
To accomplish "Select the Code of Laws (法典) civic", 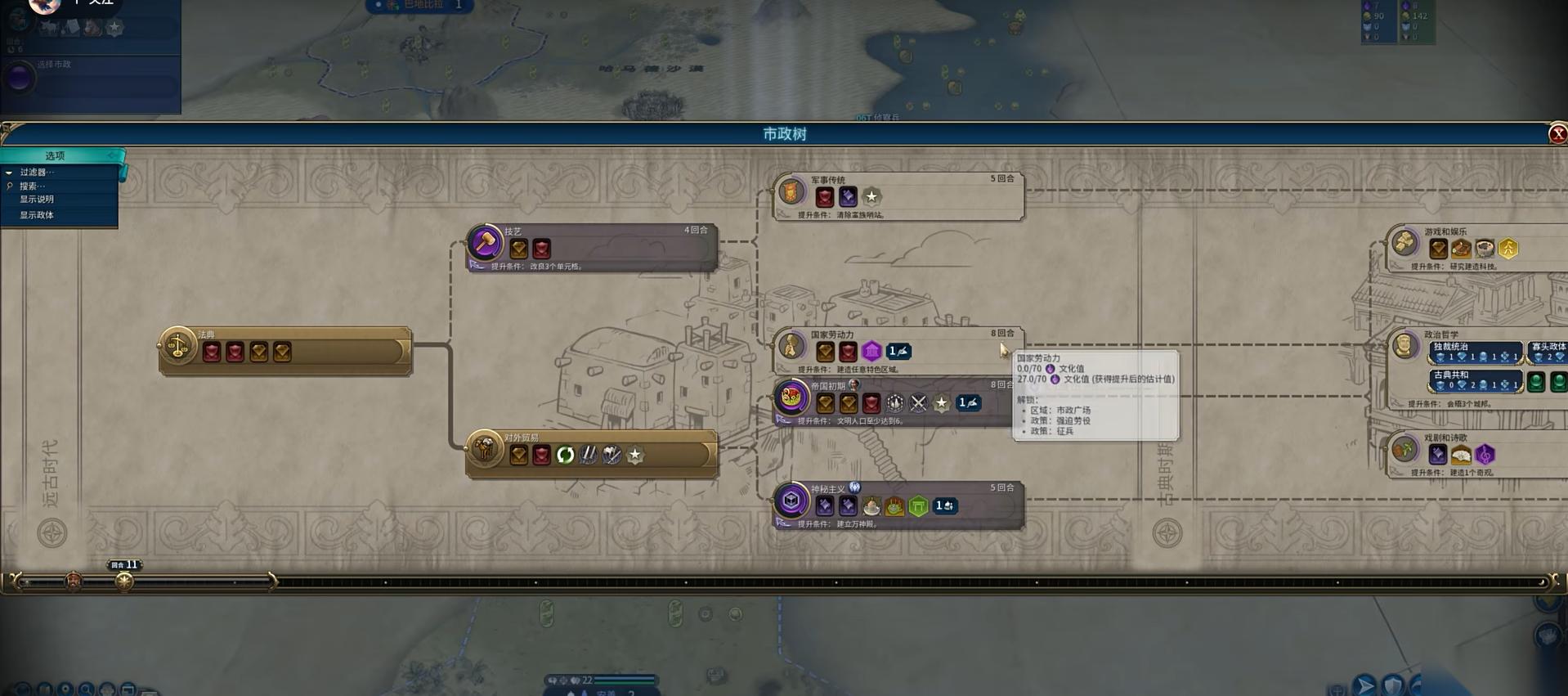I will pyautogui.click(x=284, y=351).
